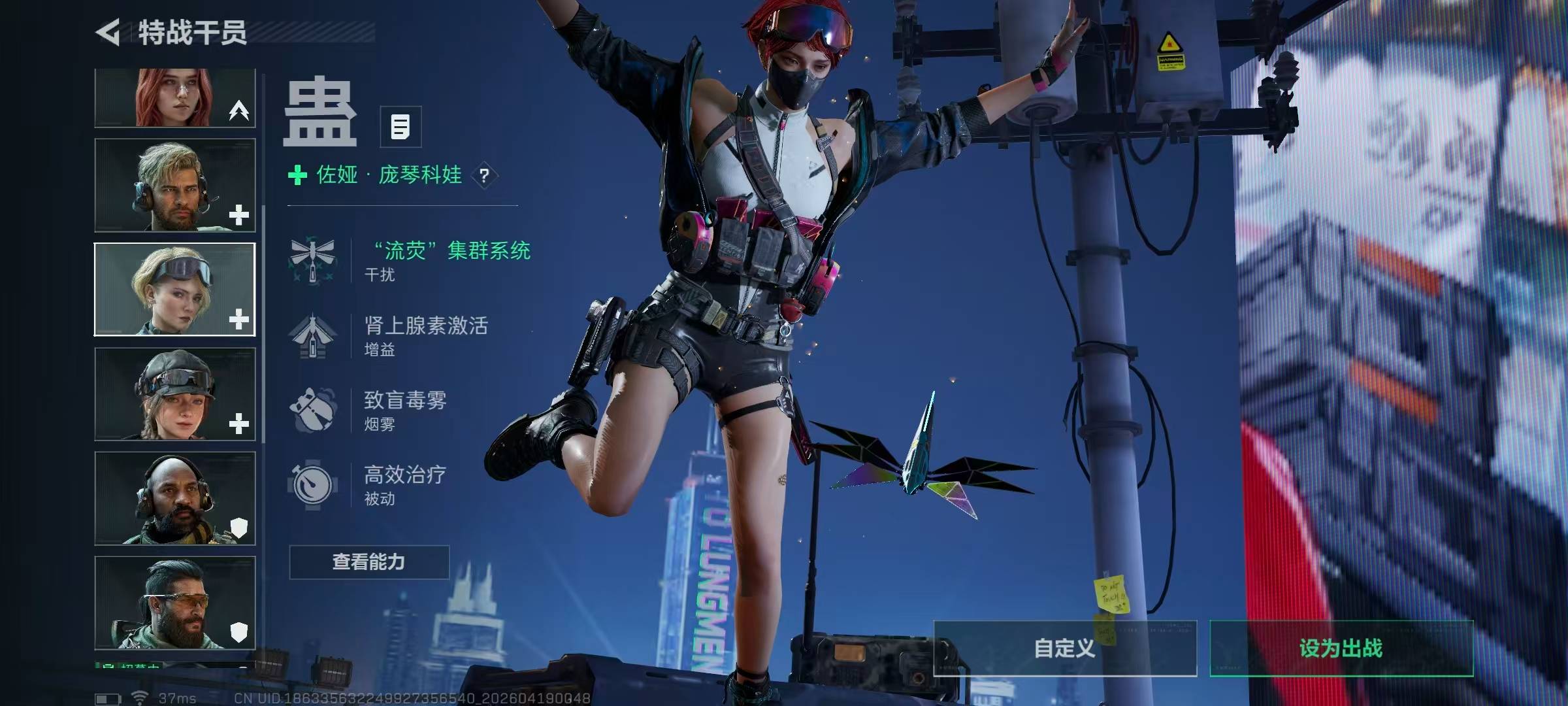1568x706 pixels.
Task: Click the 查看能力 button
Action: (x=369, y=562)
